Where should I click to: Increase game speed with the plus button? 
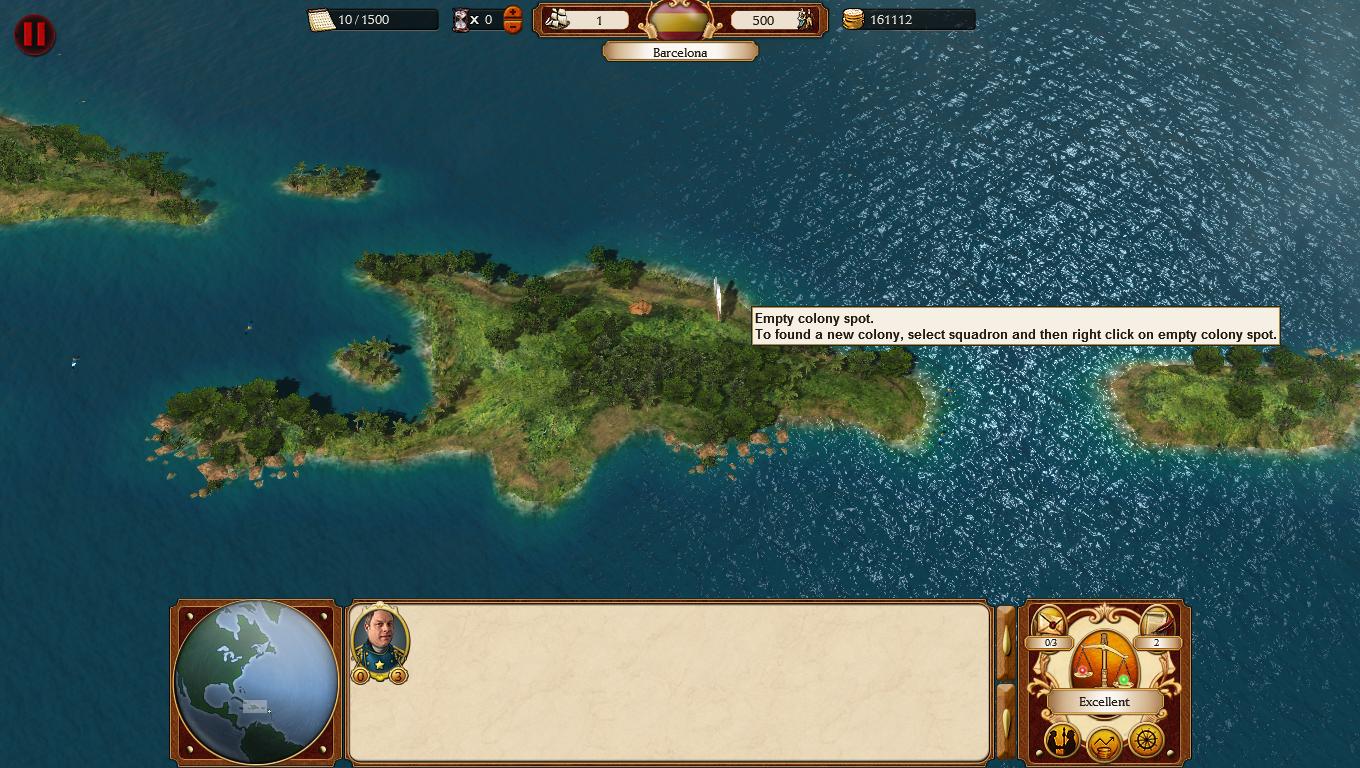[x=513, y=13]
